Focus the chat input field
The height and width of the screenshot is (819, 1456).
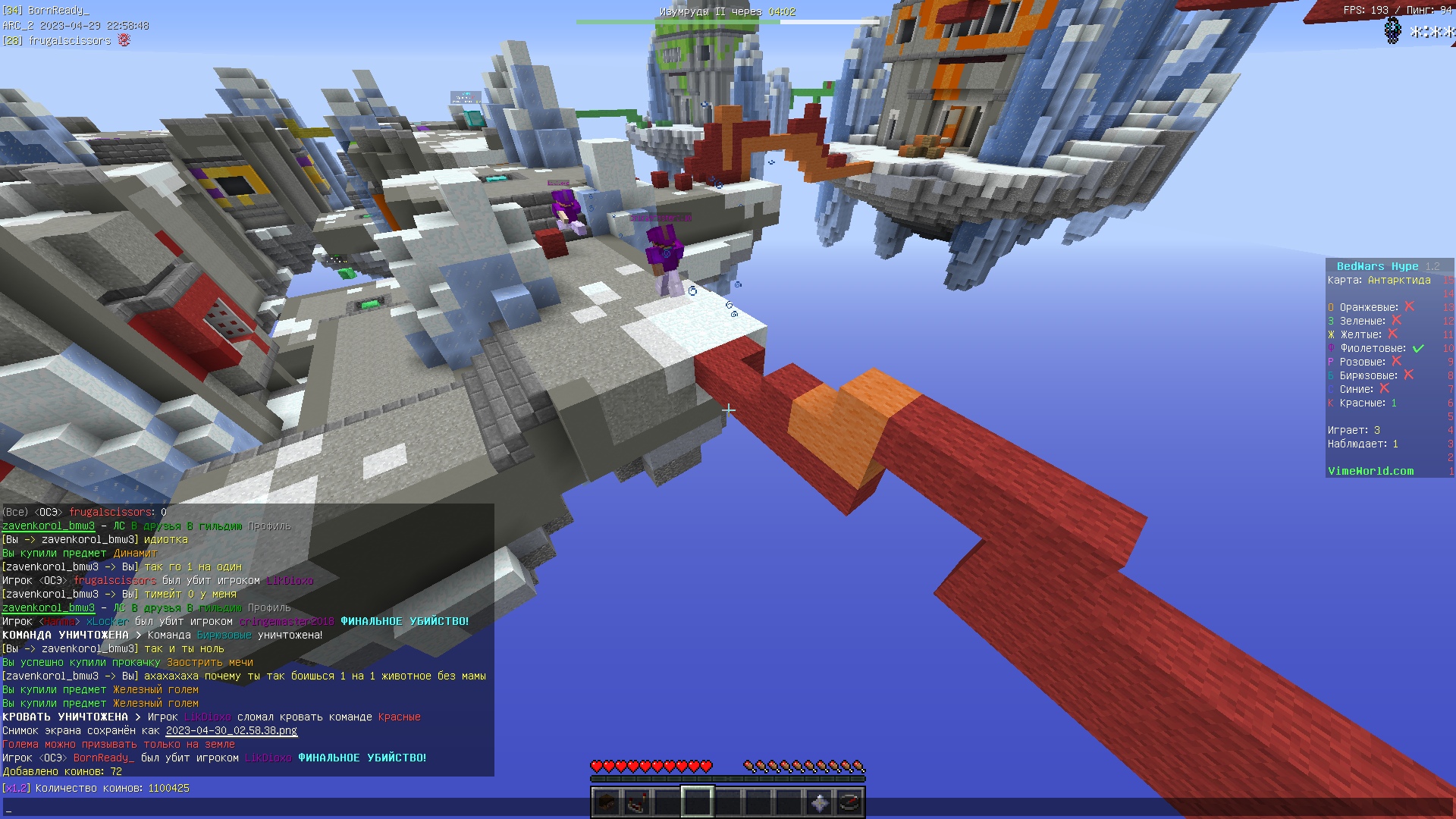(x=303, y=808)
